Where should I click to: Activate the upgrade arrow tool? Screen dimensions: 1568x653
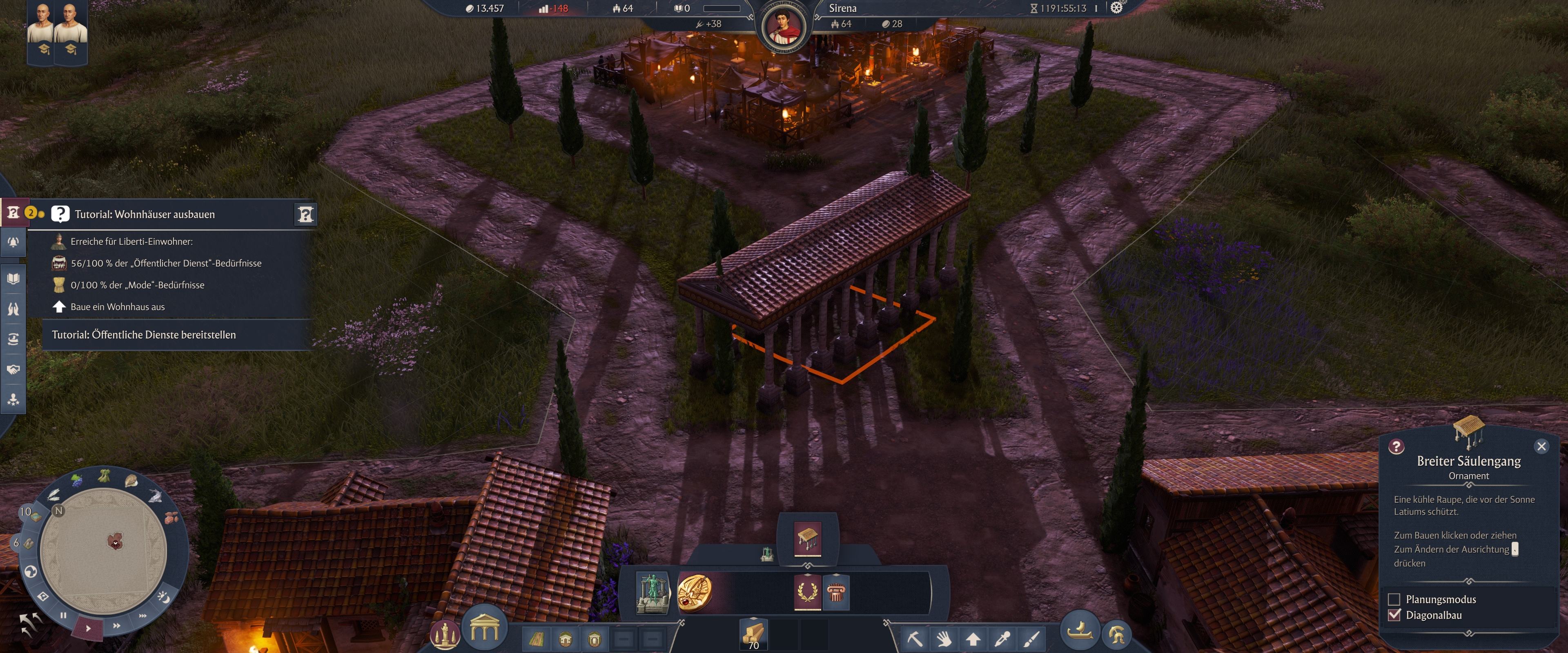973,638
